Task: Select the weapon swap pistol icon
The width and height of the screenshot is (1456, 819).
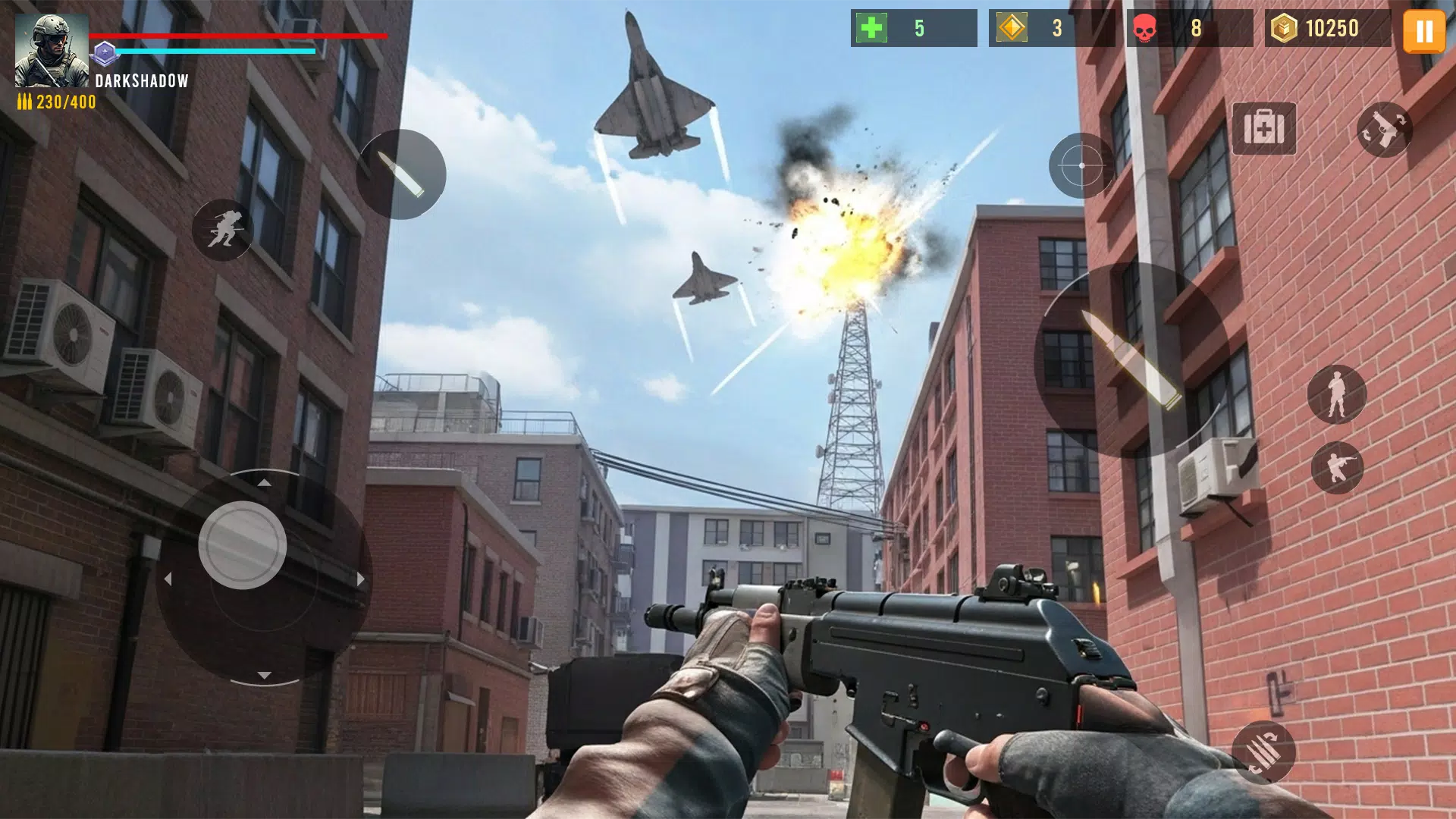Action: click(x=1386, y=130)
